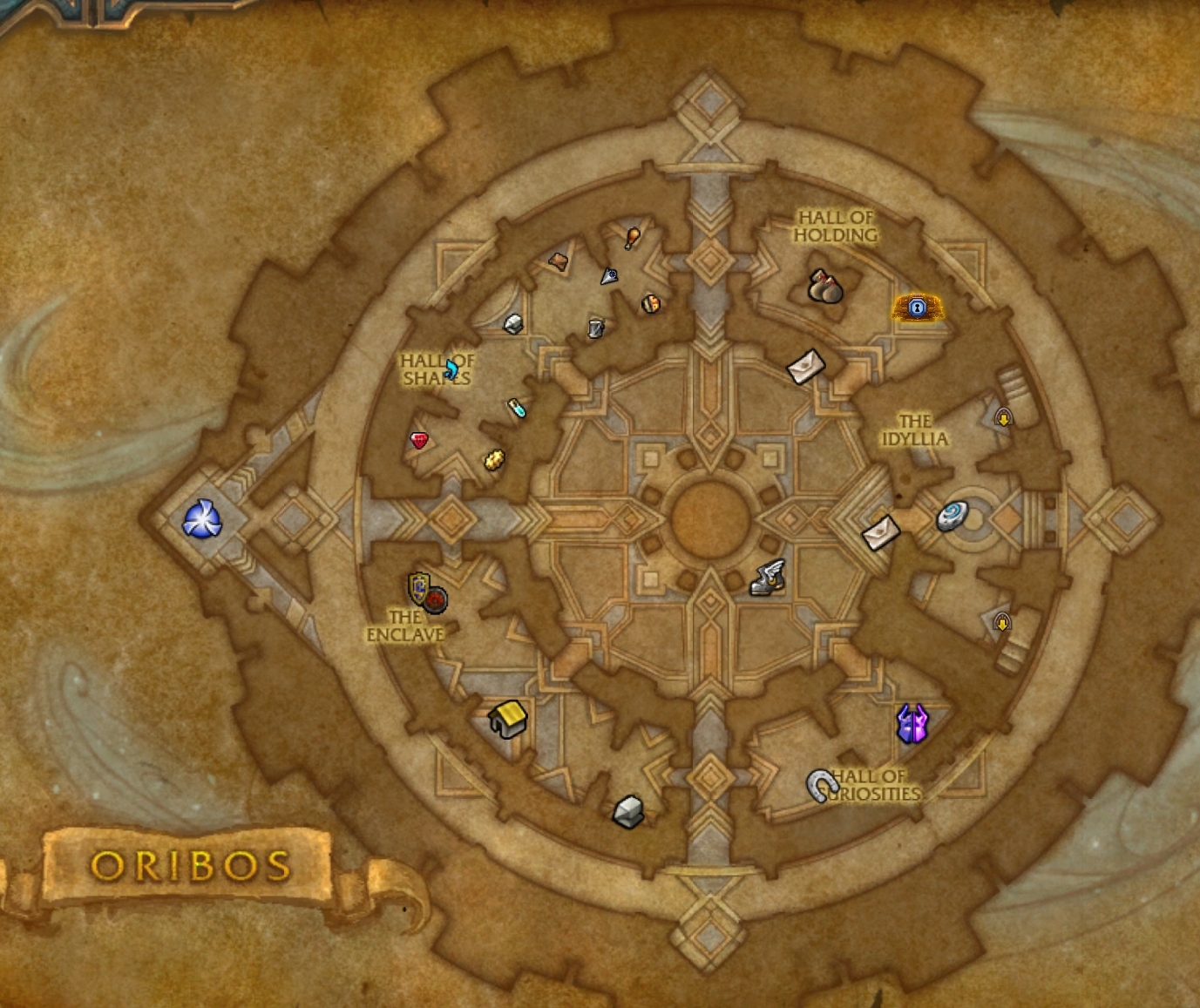Select the horseshoe stable master marker

[x=821, y=785]
